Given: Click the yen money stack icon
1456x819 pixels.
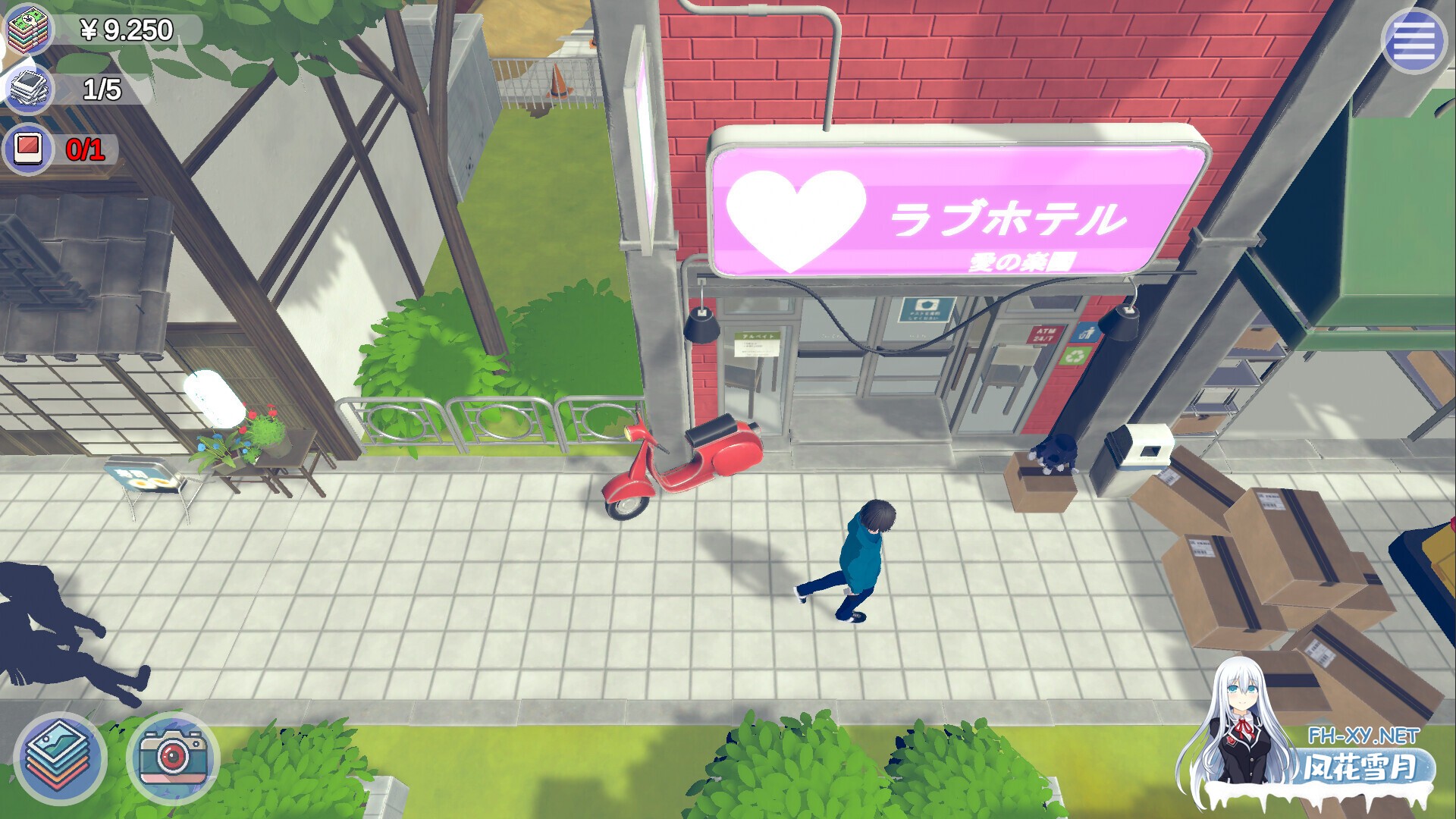Looking at the screenshot, I should [30, 32].
